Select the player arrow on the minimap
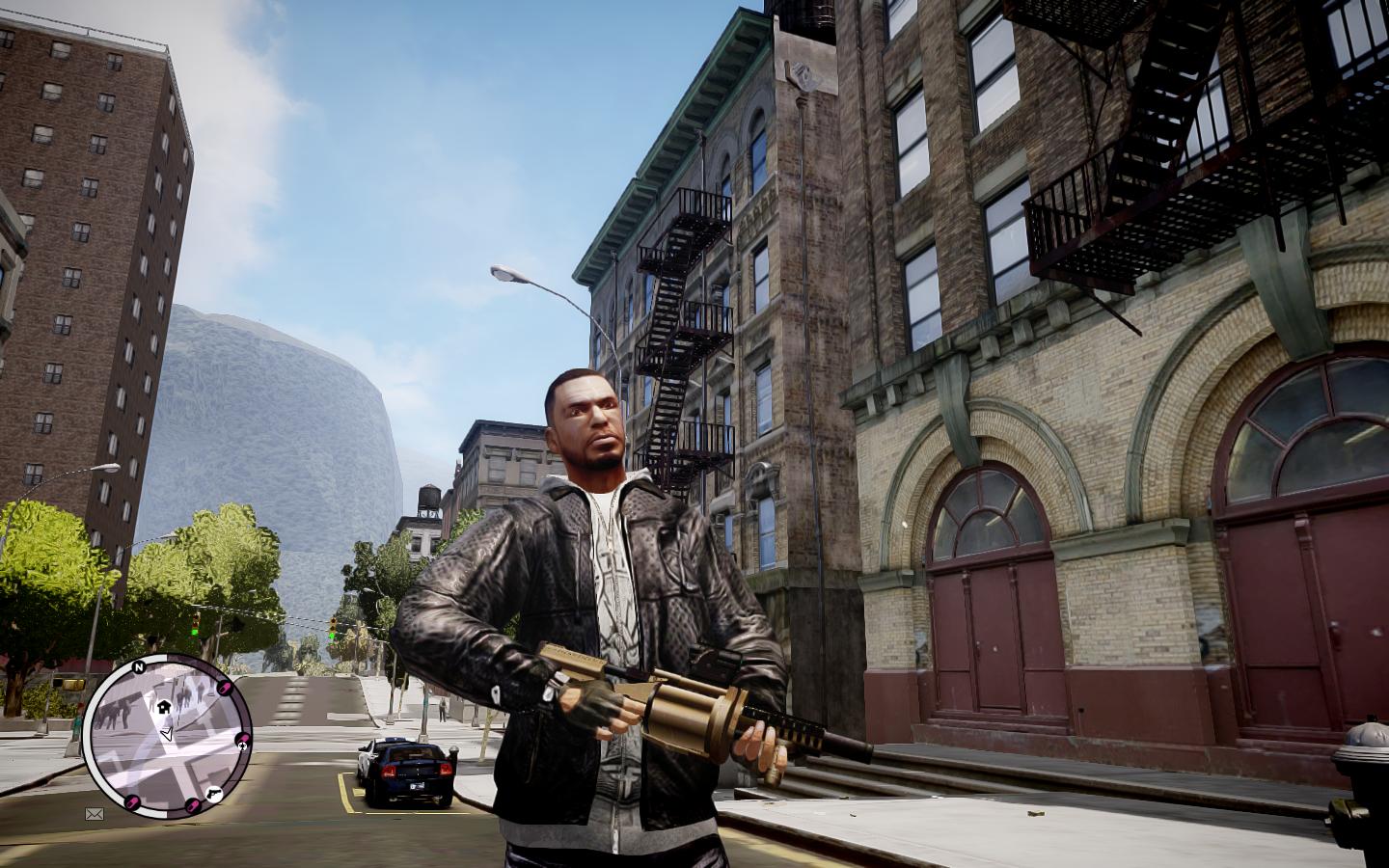 pyautogui.click(x=167, y=734)
